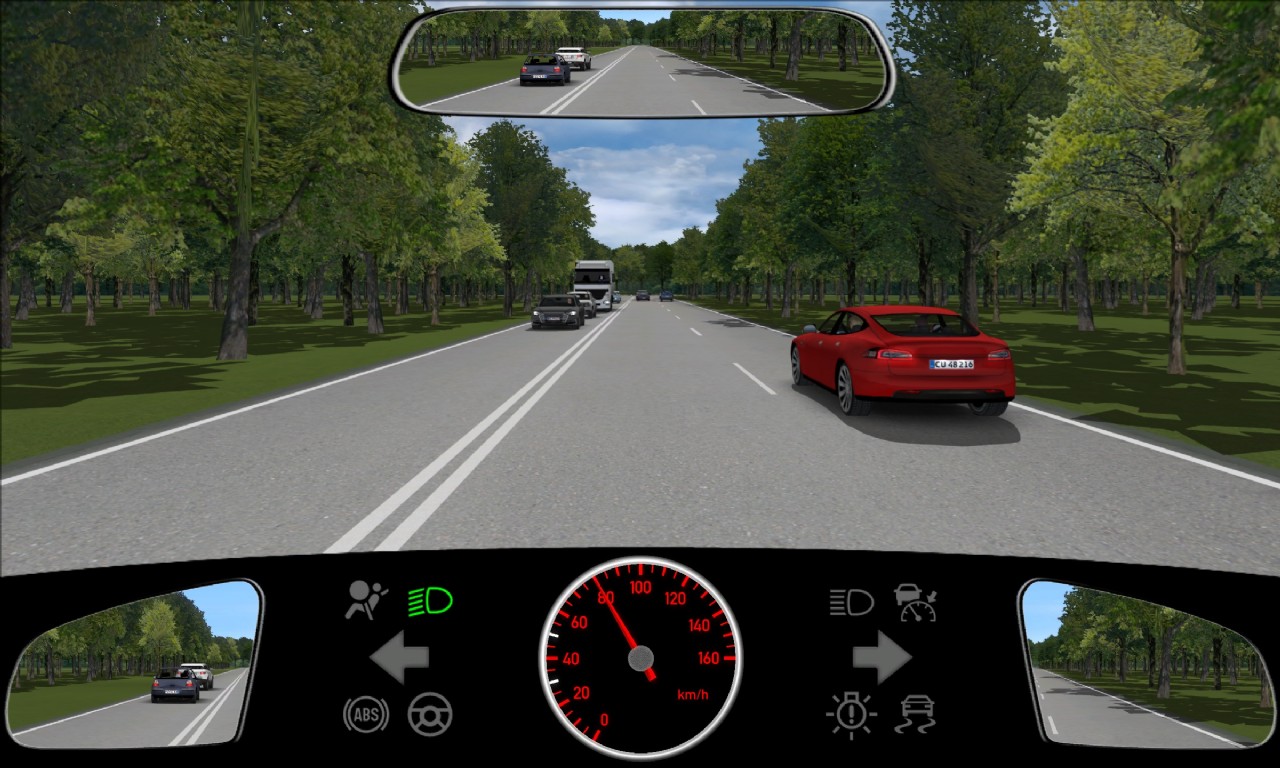Toggle the grey high beam headlight icon
Screen dimensions: 1280x768
click(x=851, y=602)
